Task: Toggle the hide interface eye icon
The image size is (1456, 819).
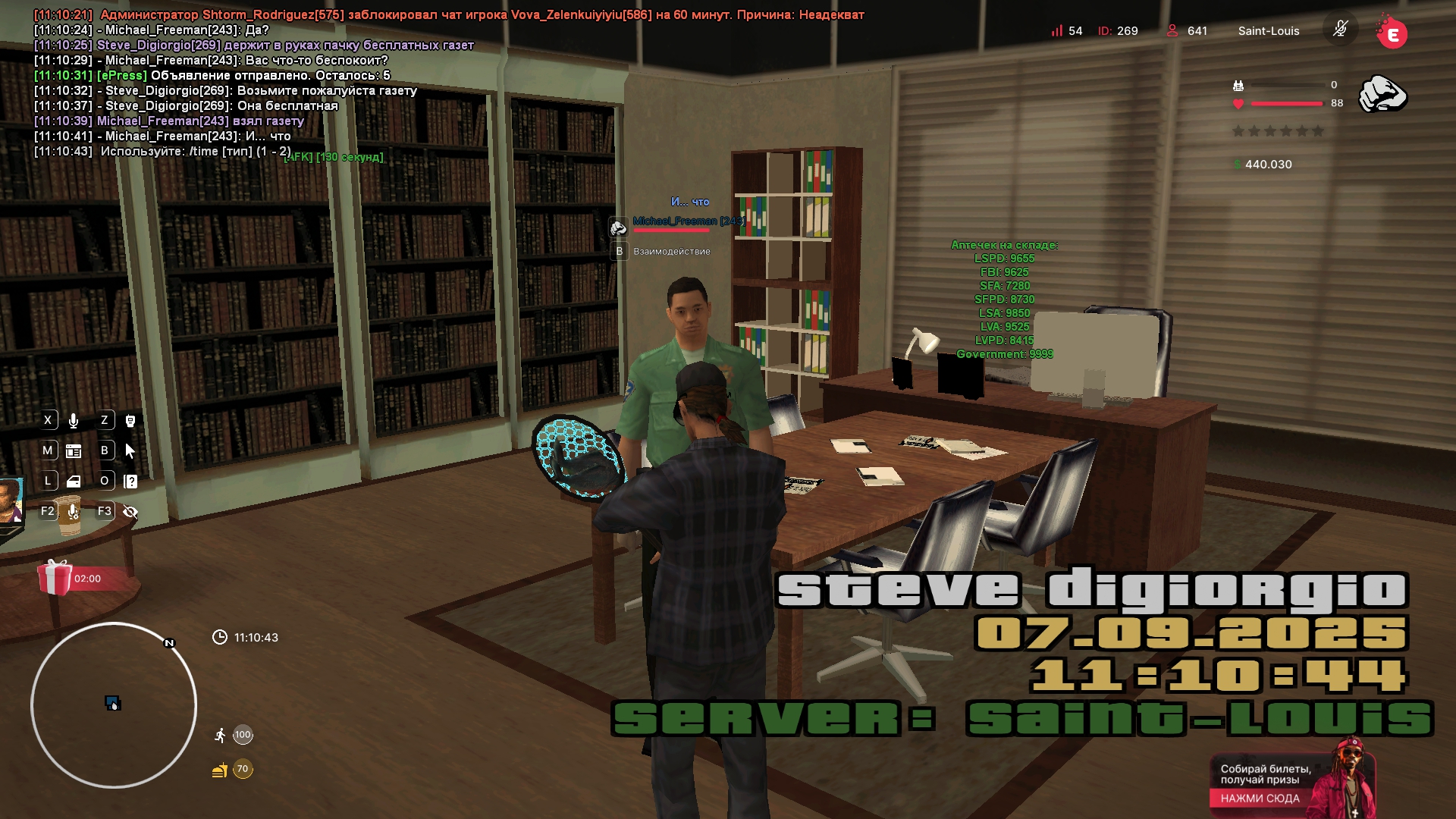Action: pyautogui.click(x=130, y=512)
